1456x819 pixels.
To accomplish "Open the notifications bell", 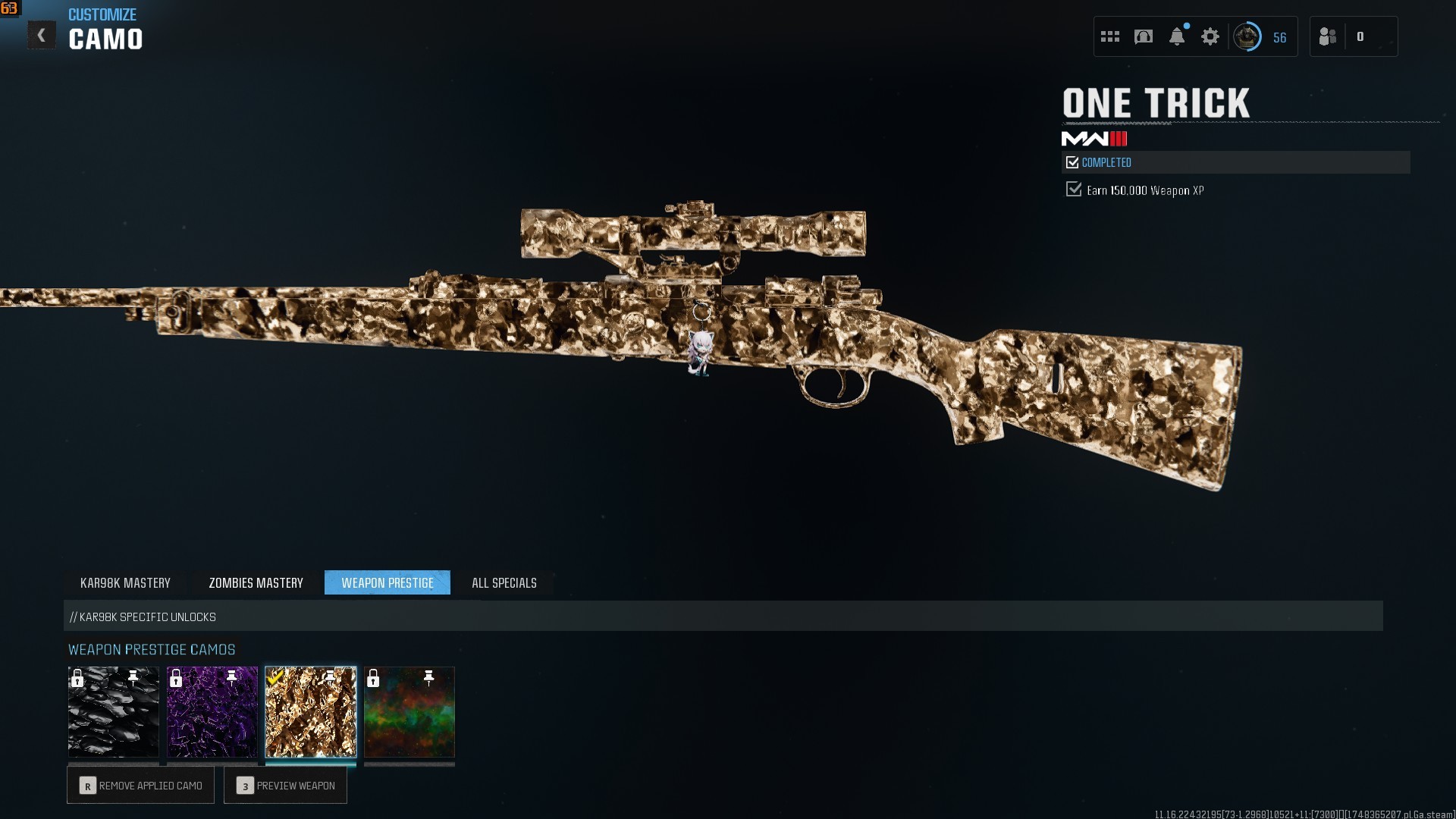I will (x=1177, y=36).
